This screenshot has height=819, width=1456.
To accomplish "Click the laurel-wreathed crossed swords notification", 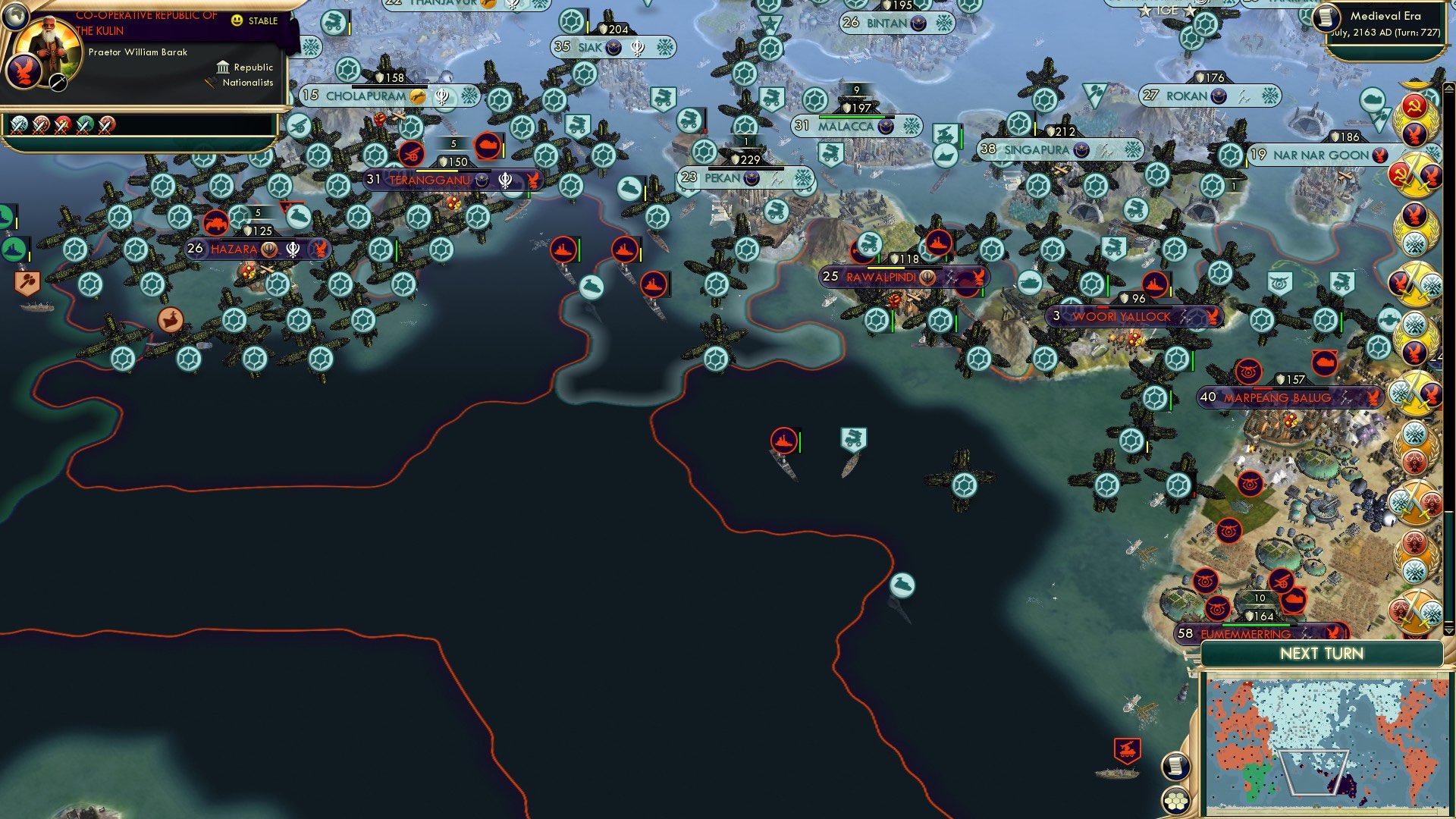I will (x=1414, y=176).
